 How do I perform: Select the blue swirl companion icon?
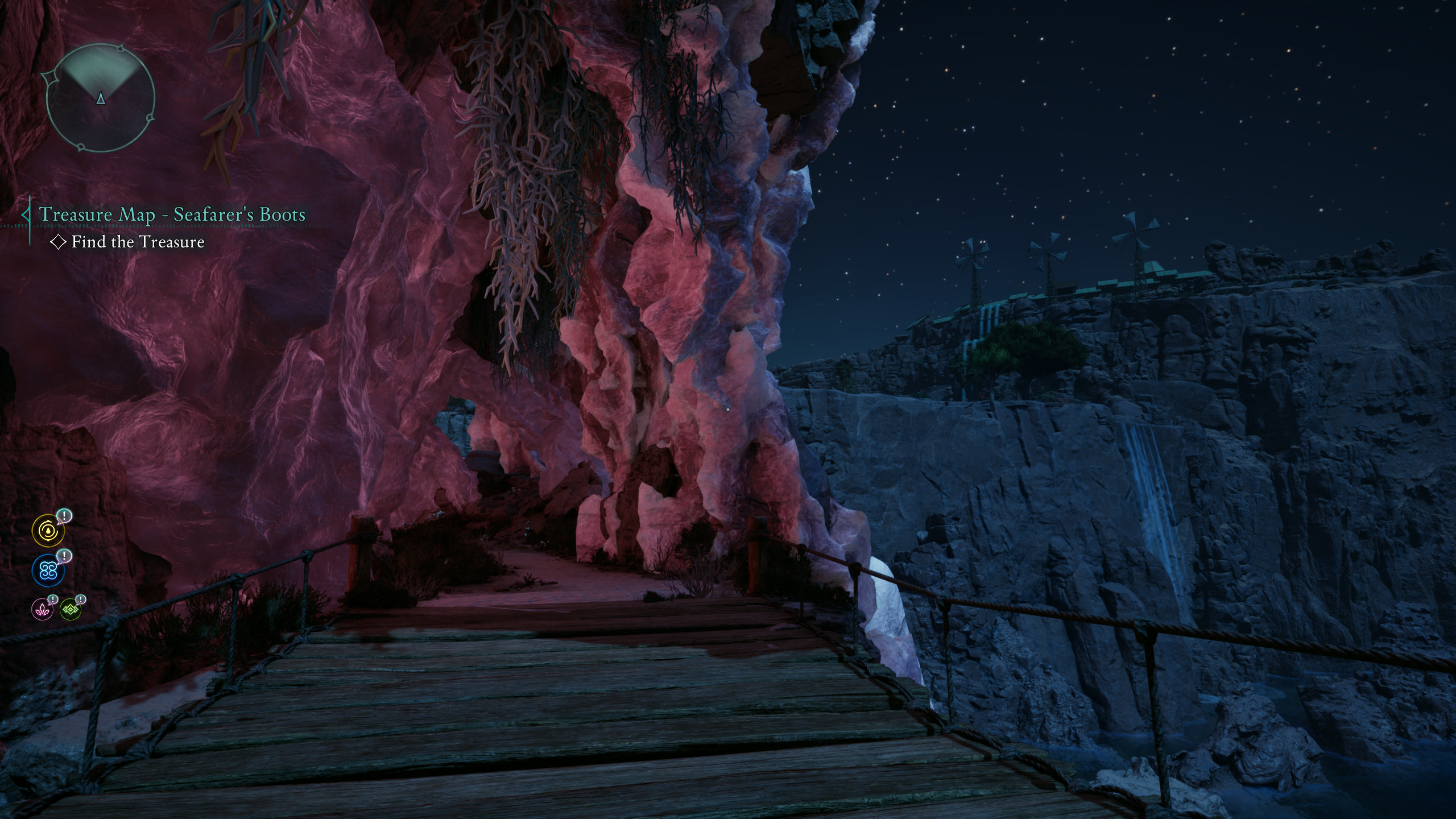[48, 570]
